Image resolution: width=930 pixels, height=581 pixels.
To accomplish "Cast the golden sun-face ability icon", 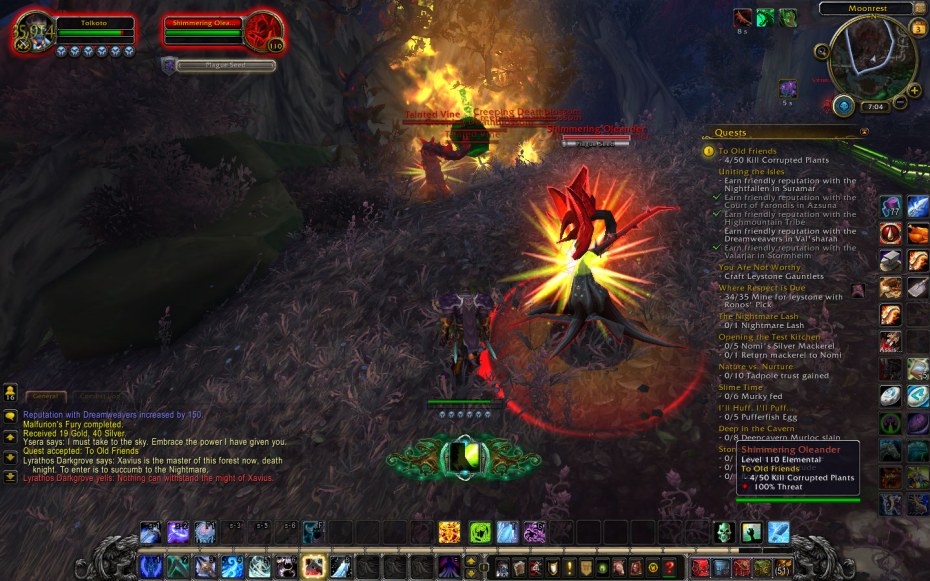I will coord(450,532).
